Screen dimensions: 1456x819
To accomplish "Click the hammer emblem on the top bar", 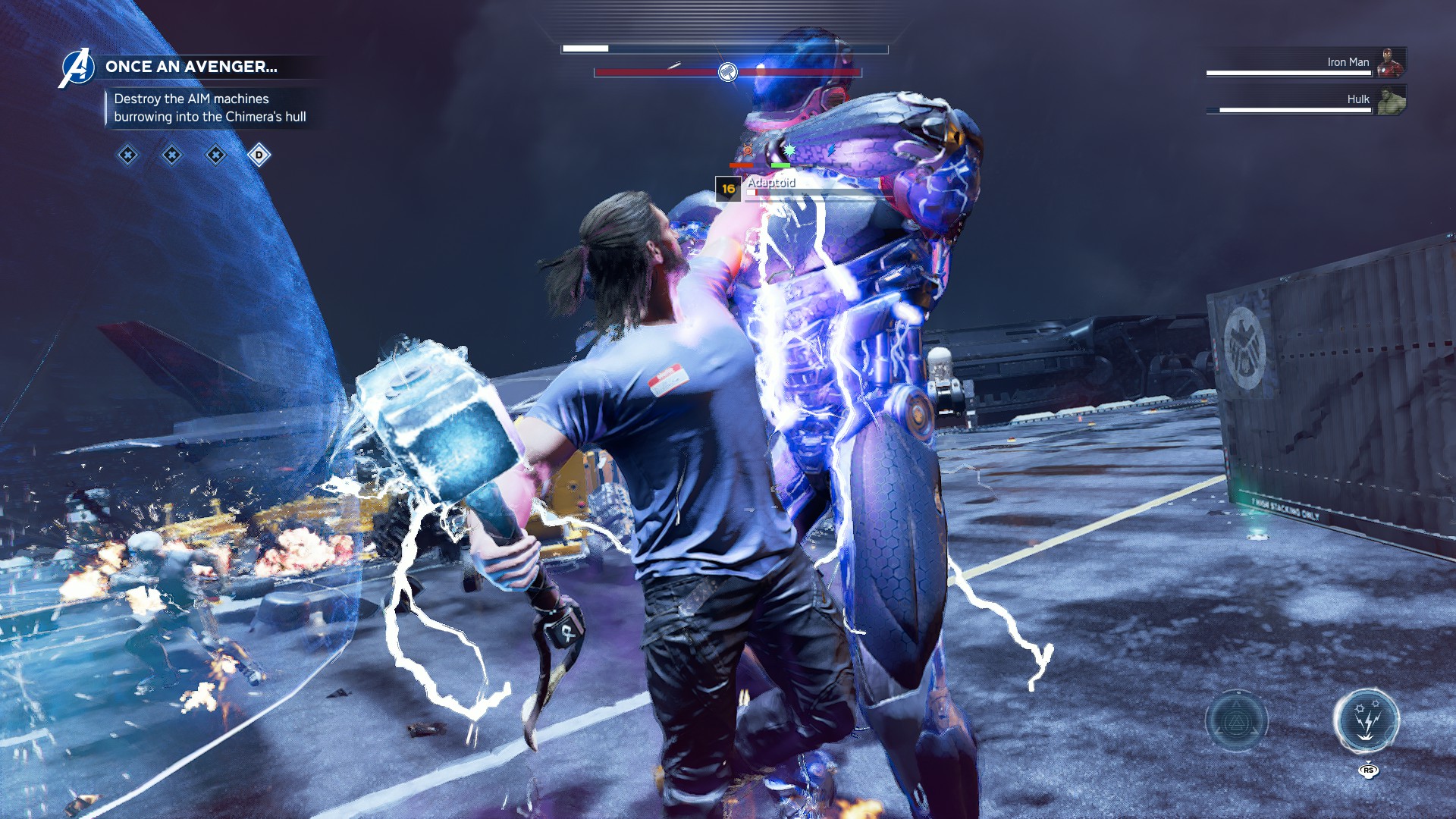I will point(727,73).
